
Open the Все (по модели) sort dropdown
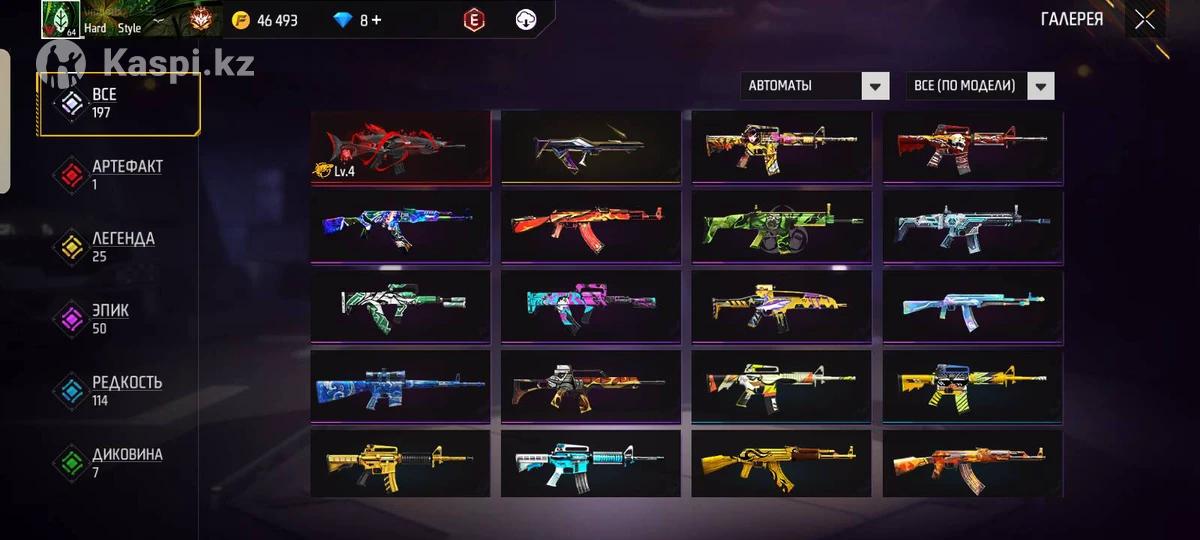click(x=980, y=86)
